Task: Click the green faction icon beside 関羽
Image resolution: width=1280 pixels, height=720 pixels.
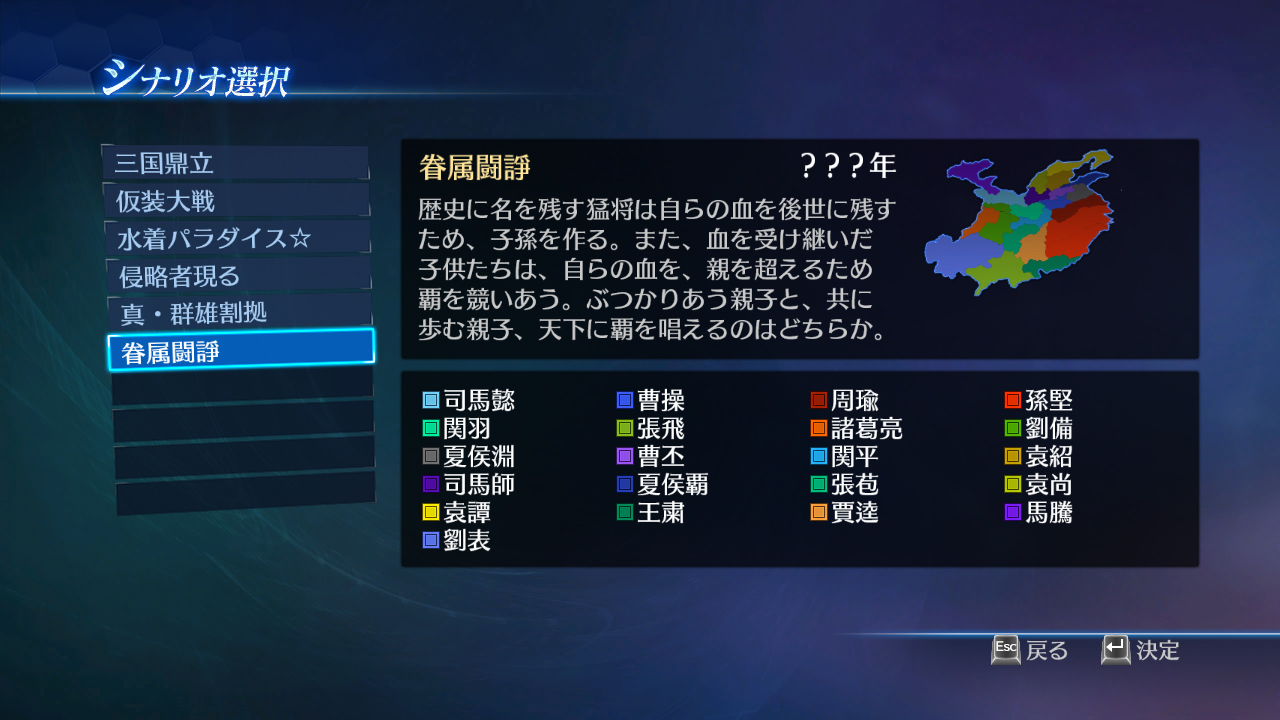Action: click(x=433, y=428)
